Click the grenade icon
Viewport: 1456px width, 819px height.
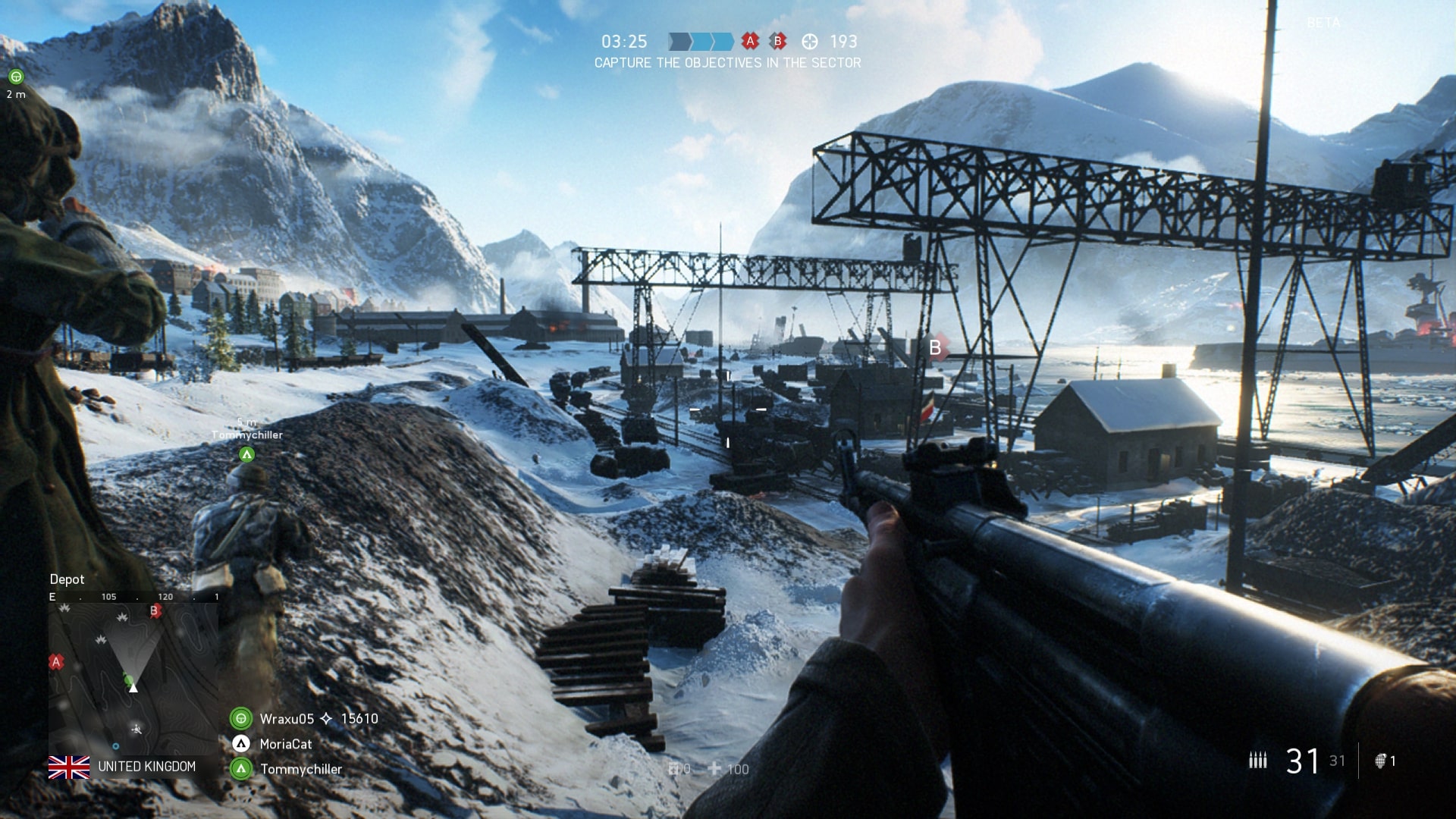[1381, 761]
